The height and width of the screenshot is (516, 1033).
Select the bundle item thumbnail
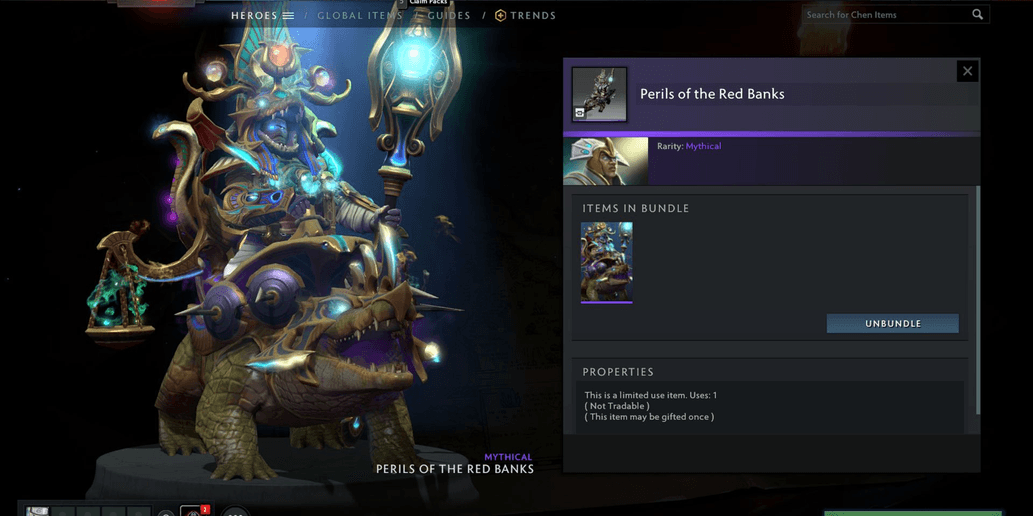click(x=606, y=262)
